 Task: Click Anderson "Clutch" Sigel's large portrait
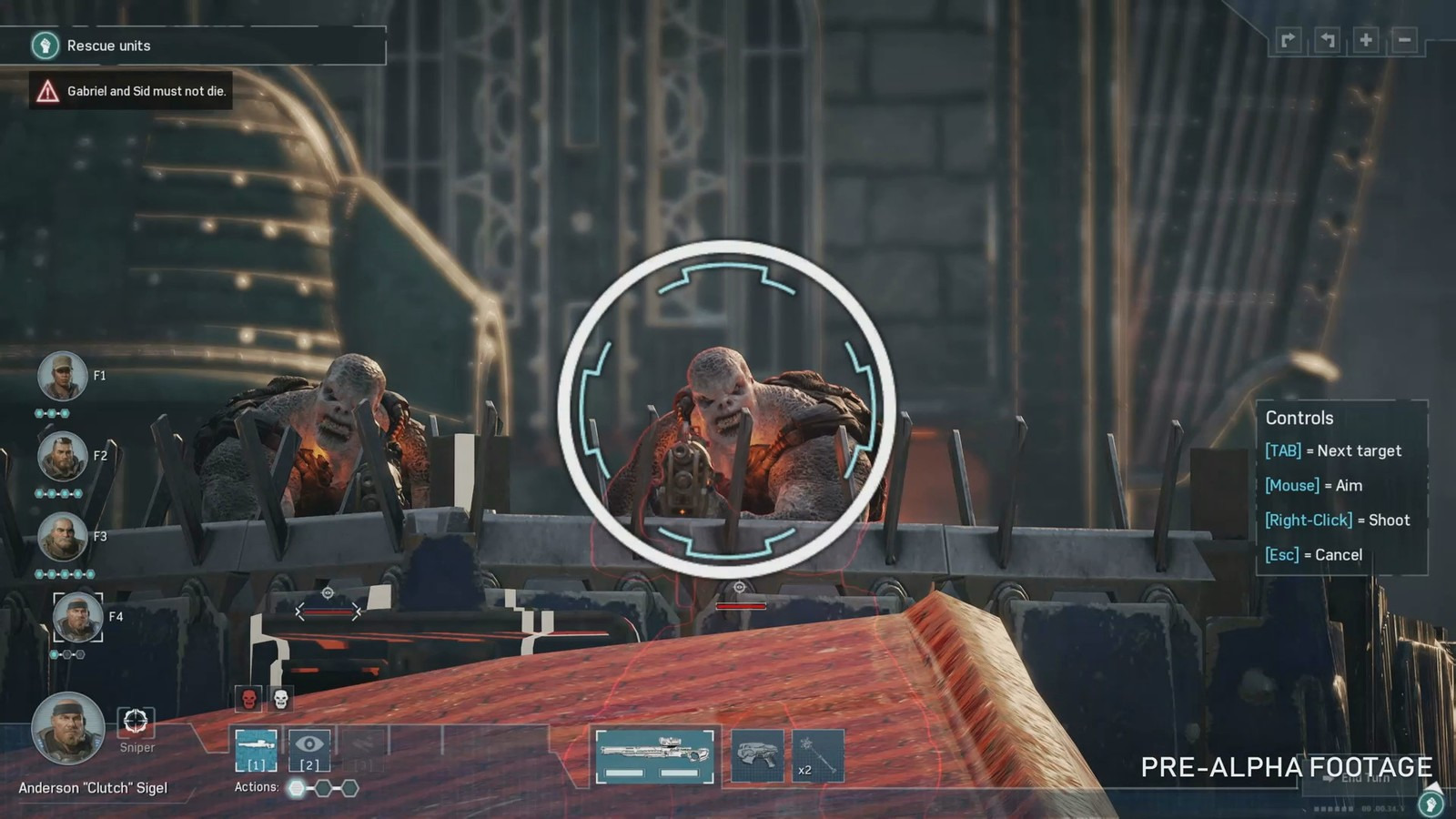pos(66,728)
